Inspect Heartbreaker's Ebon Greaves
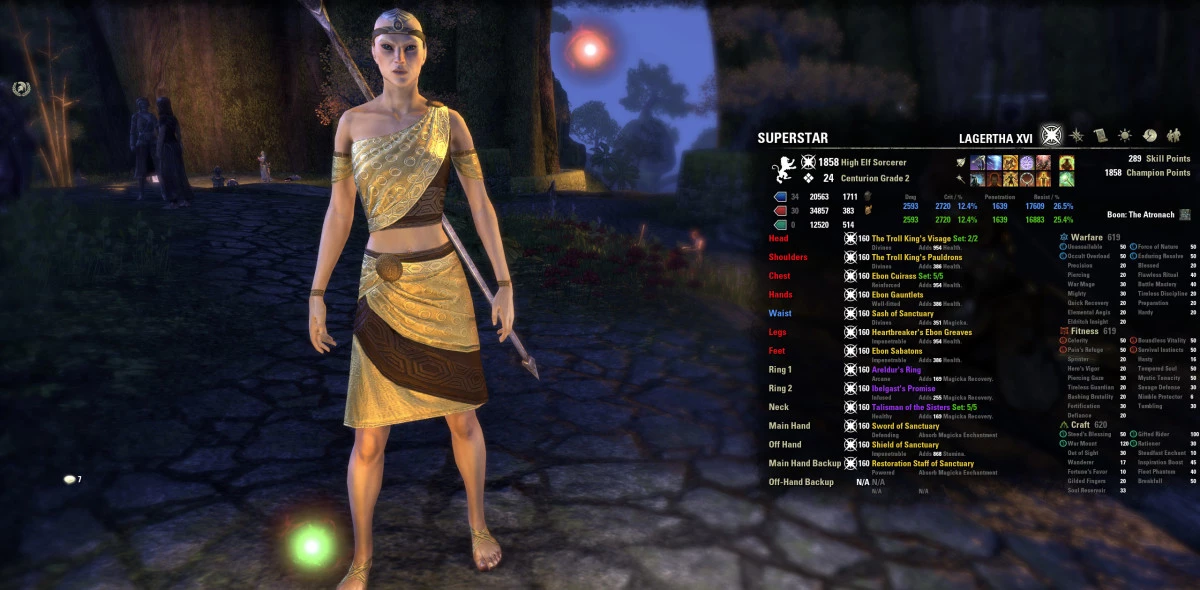Image resolution: width=1200 pixels, height=590 pixels. 921,332
